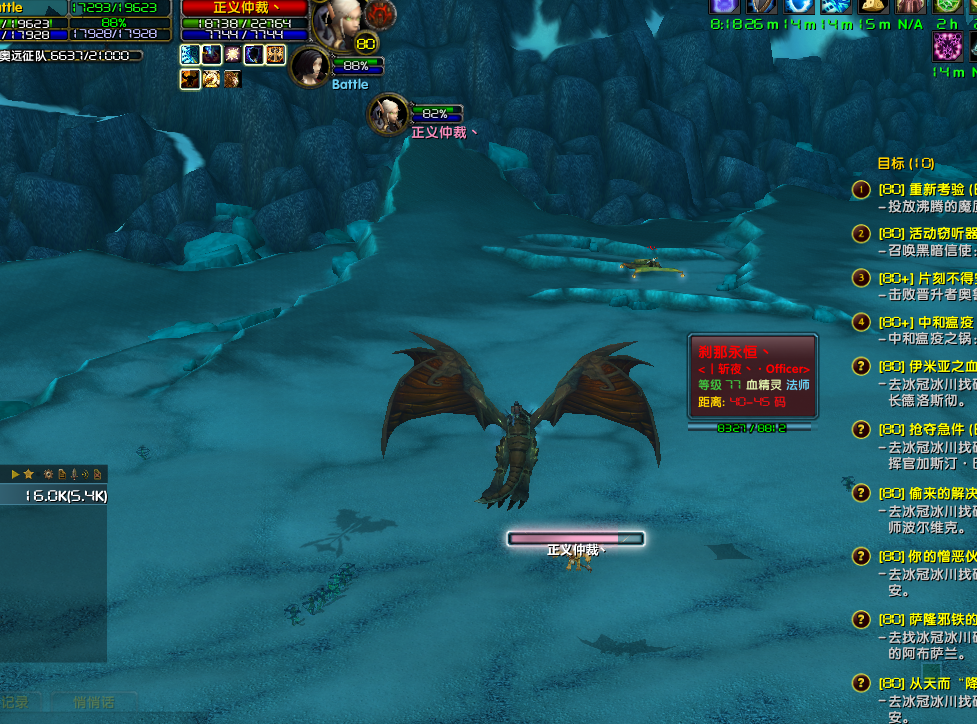
Task: Open the damage meter gear settings
Action: pos(47,473)
